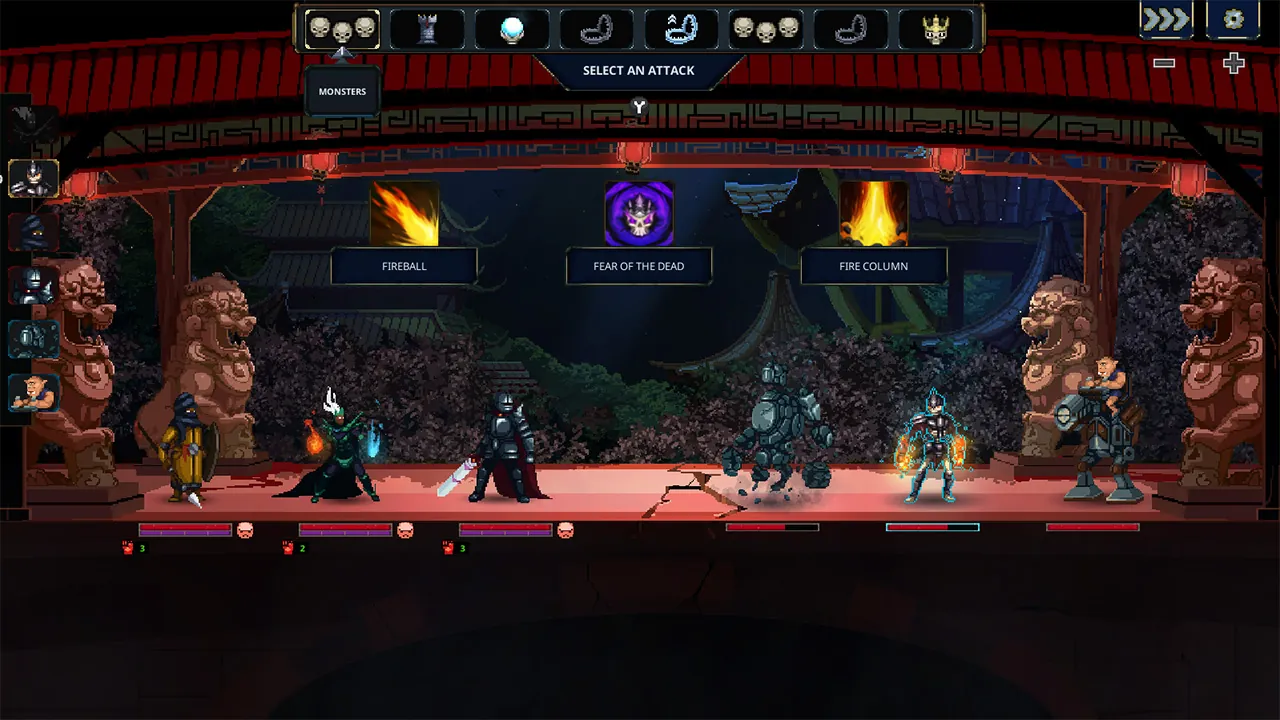The image size is (1280, 720).
Task: Click the crowned skull icon at toolbar's end
Action: [x=936, y=29]
